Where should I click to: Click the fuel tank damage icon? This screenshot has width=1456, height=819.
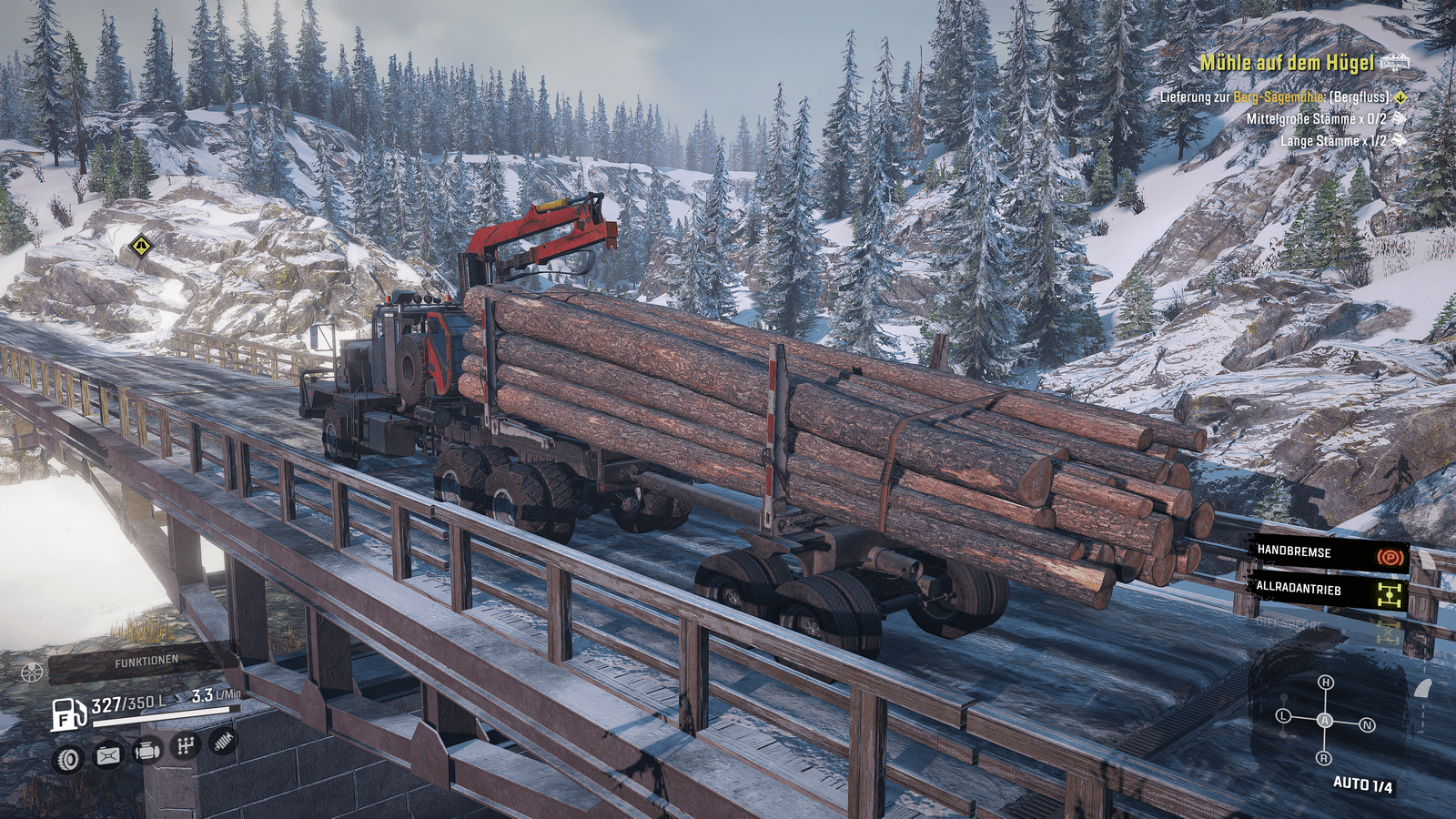pos(108,754)
